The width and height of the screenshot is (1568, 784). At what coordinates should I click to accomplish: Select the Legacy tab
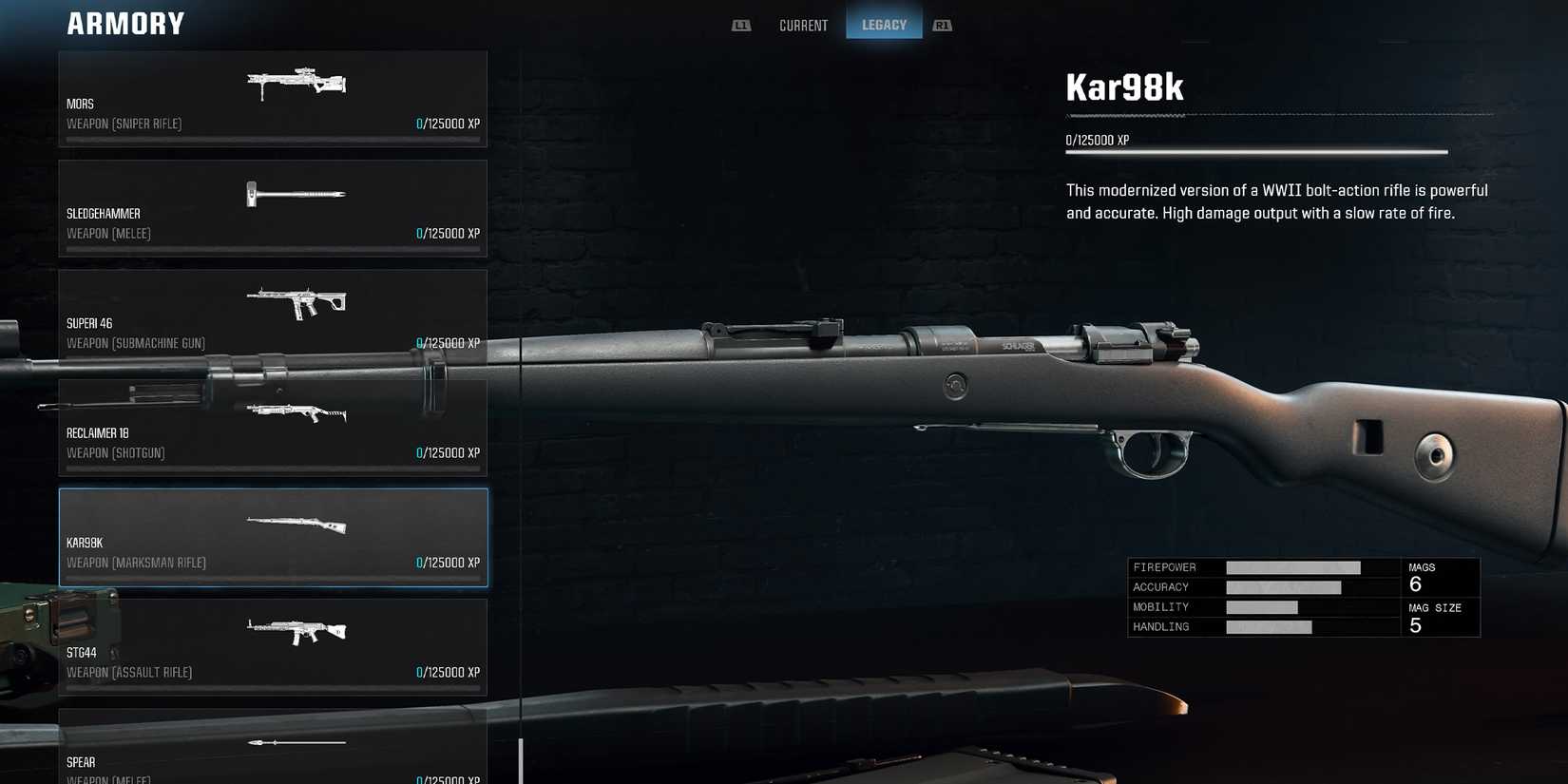(884, 25)
